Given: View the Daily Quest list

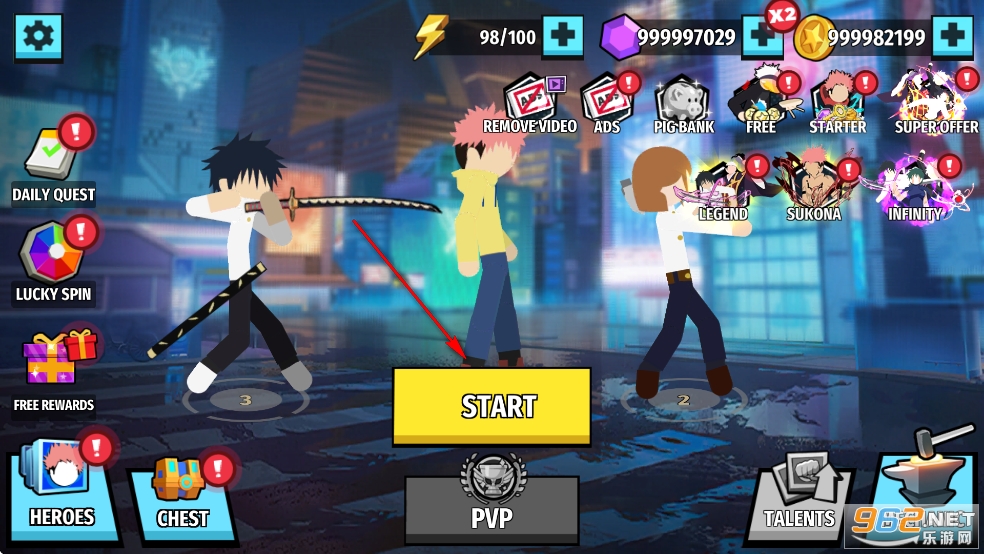Looking at the screenshot, I should click(x=54, y=165).
